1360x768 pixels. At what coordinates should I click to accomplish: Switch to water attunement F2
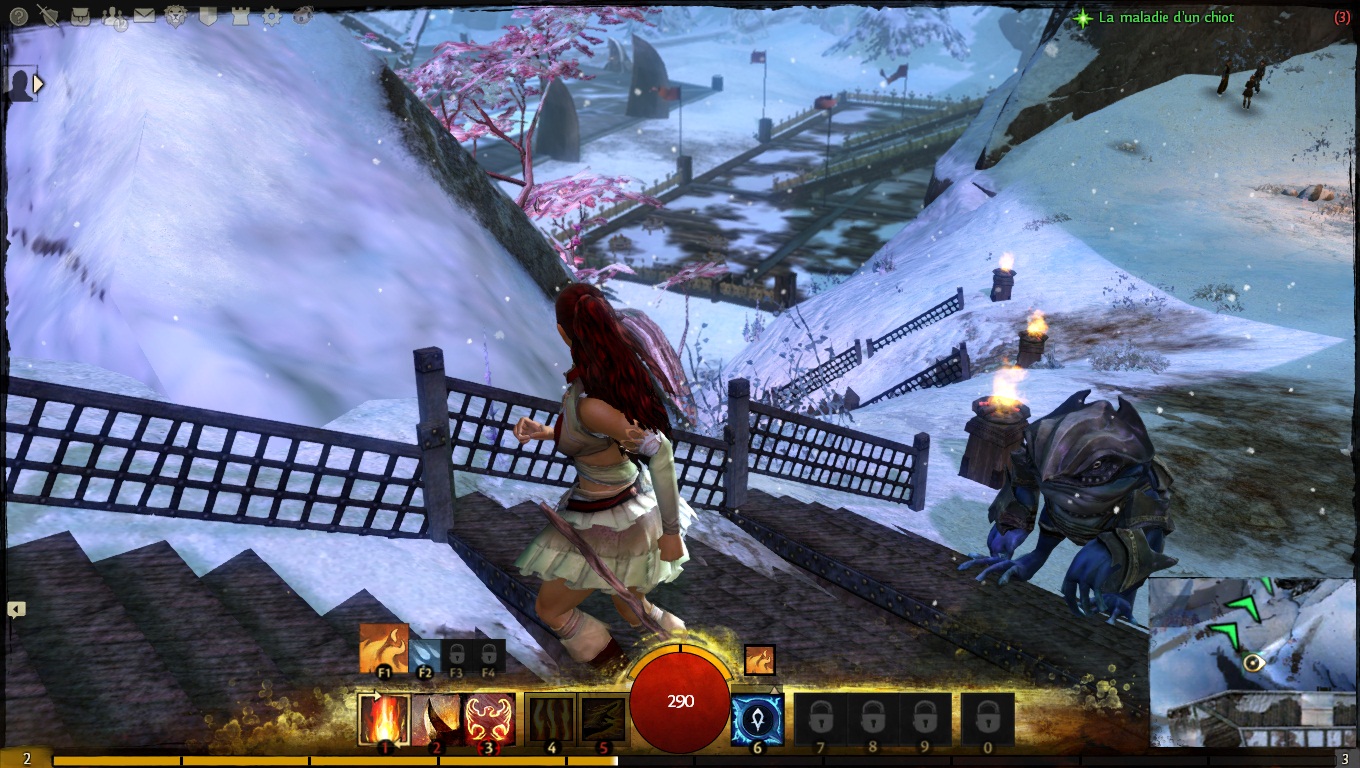click(424, 655)
